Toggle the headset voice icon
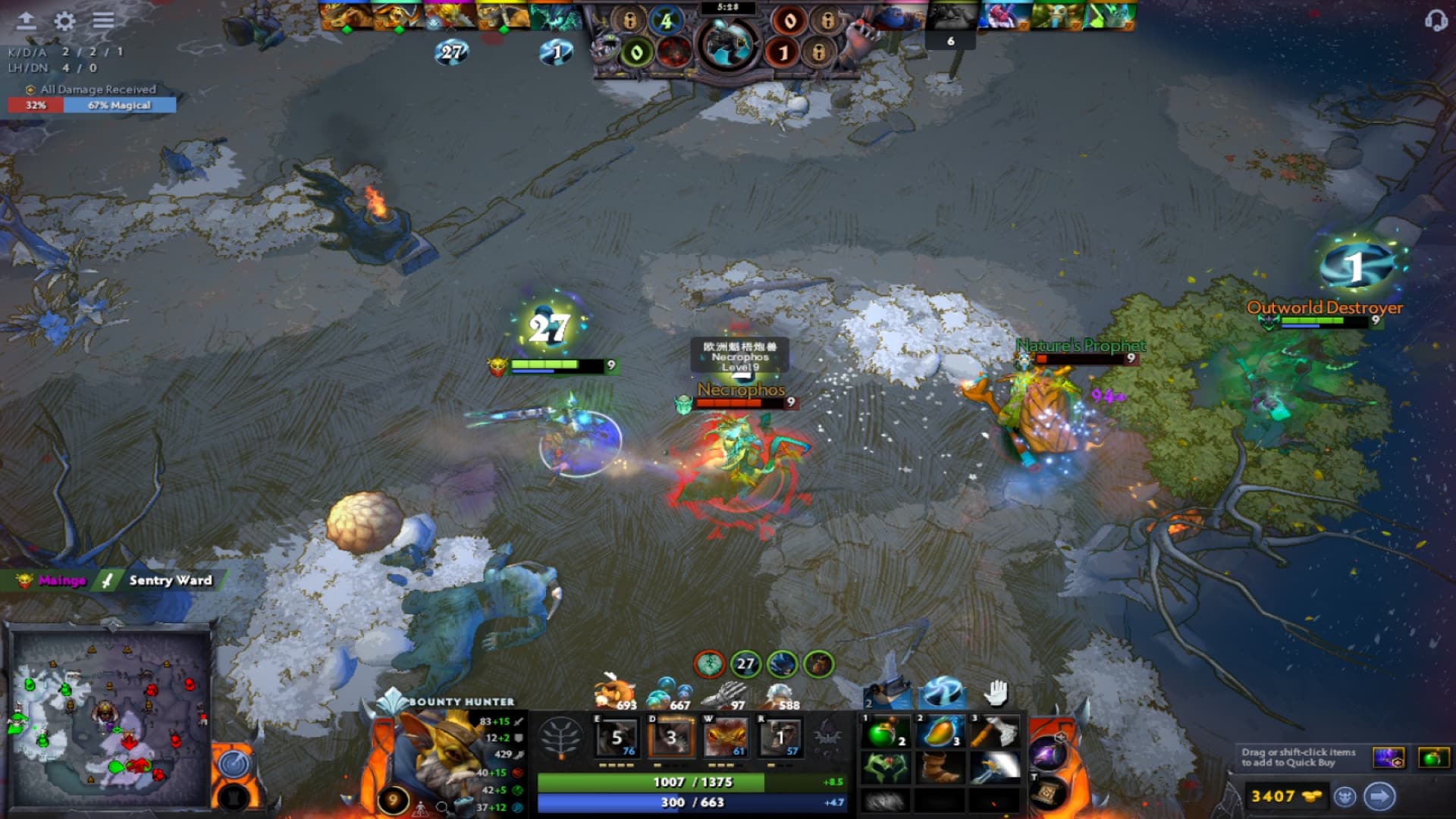 [1435, 20]
